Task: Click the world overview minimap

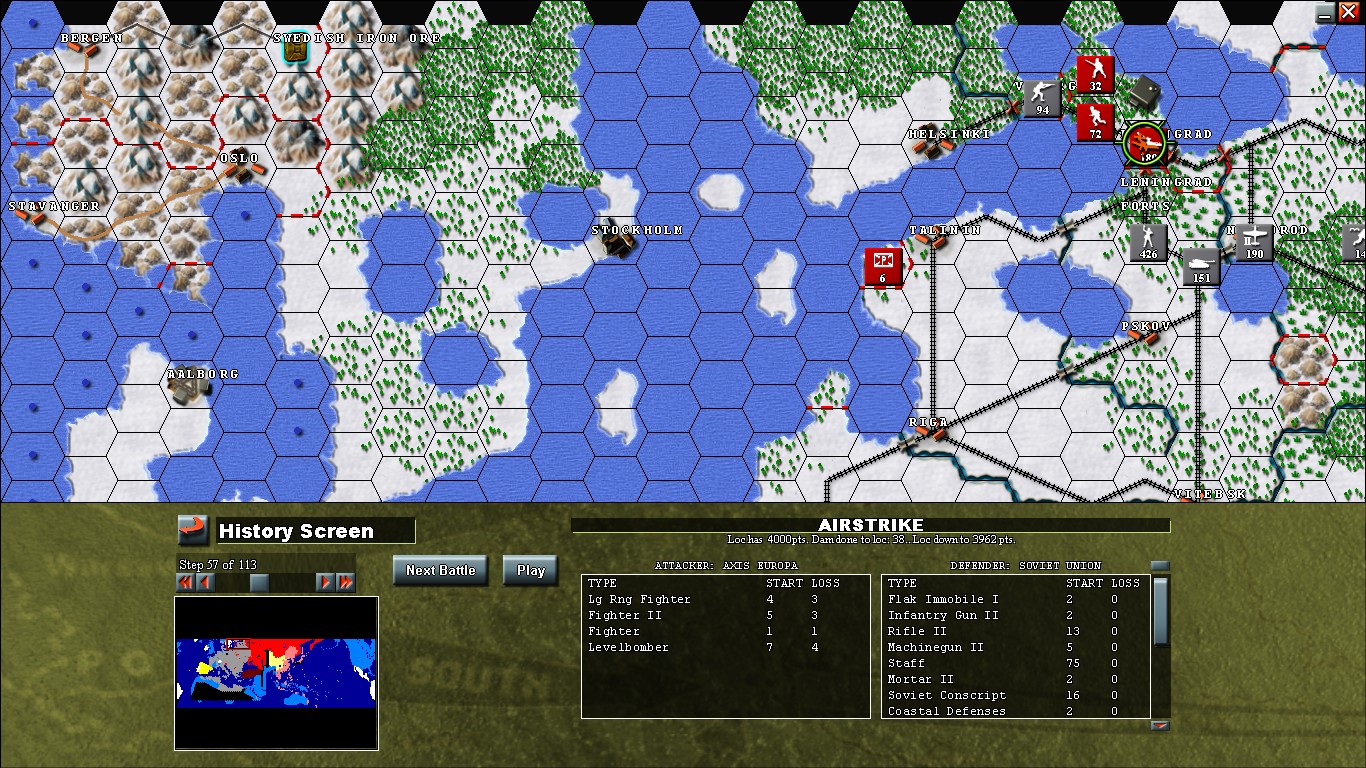Action: tap(276, 673)
